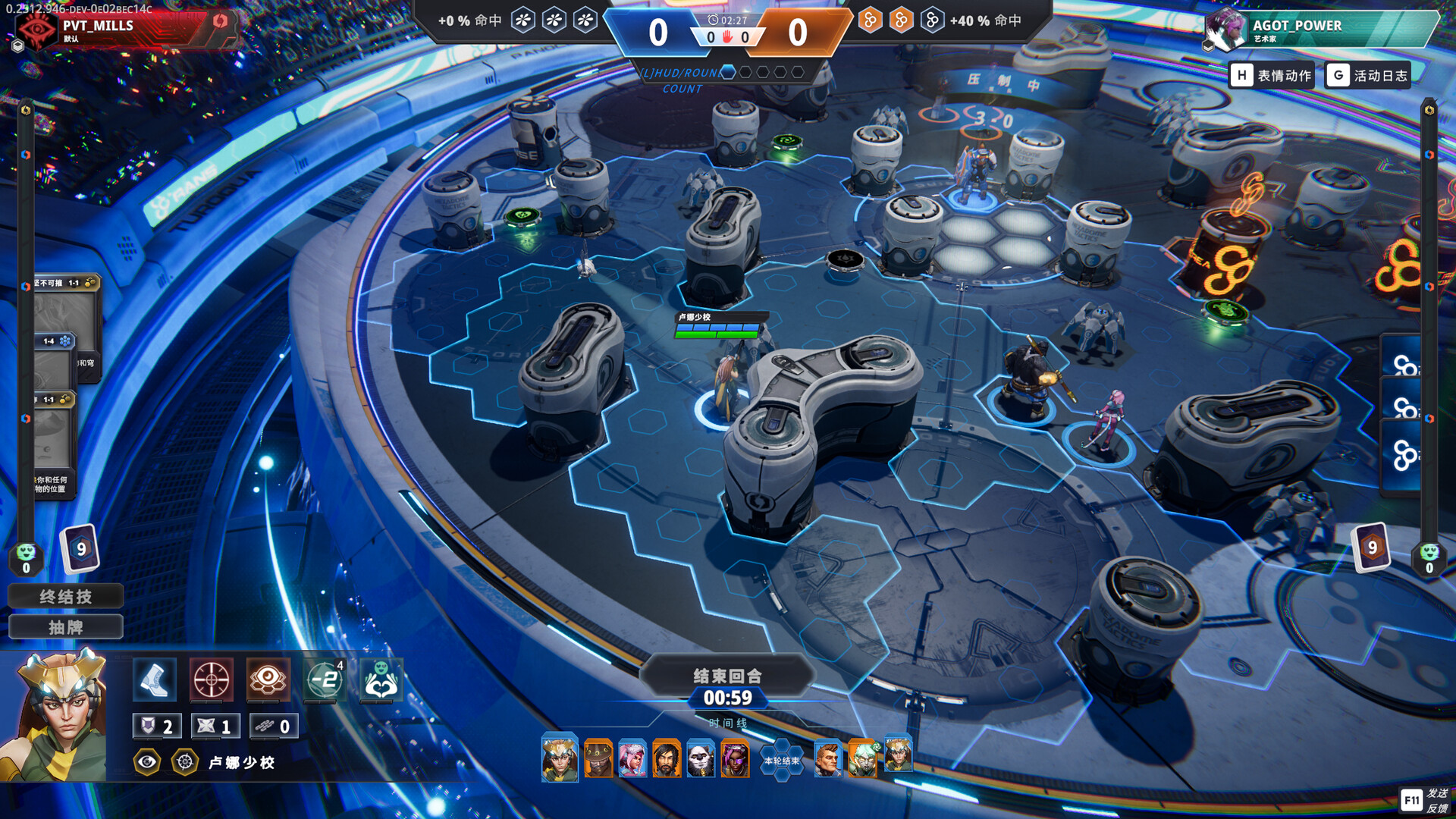Activate the heart-hands emoji ability
The height and width of the screenshot is (819, 1456).
coord(381,679)
